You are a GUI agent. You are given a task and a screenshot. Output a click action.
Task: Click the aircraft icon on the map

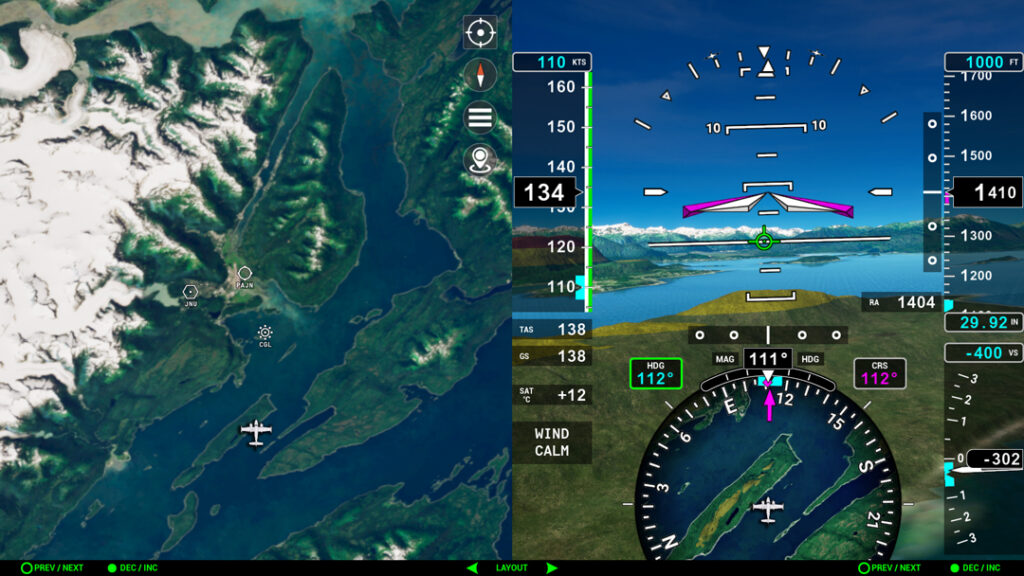pos(256,432)
